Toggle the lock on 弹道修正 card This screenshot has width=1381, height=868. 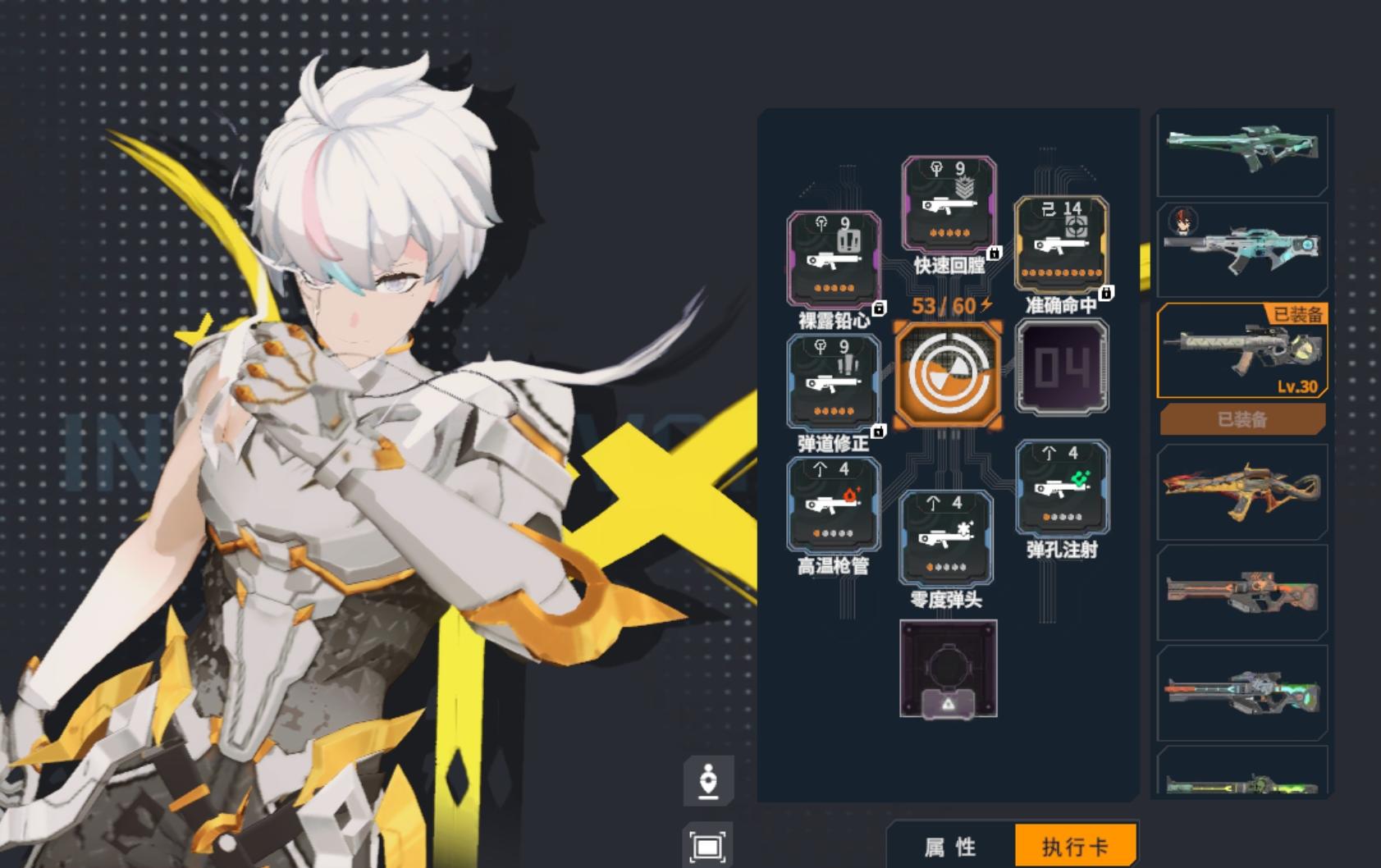click(880, 430)
